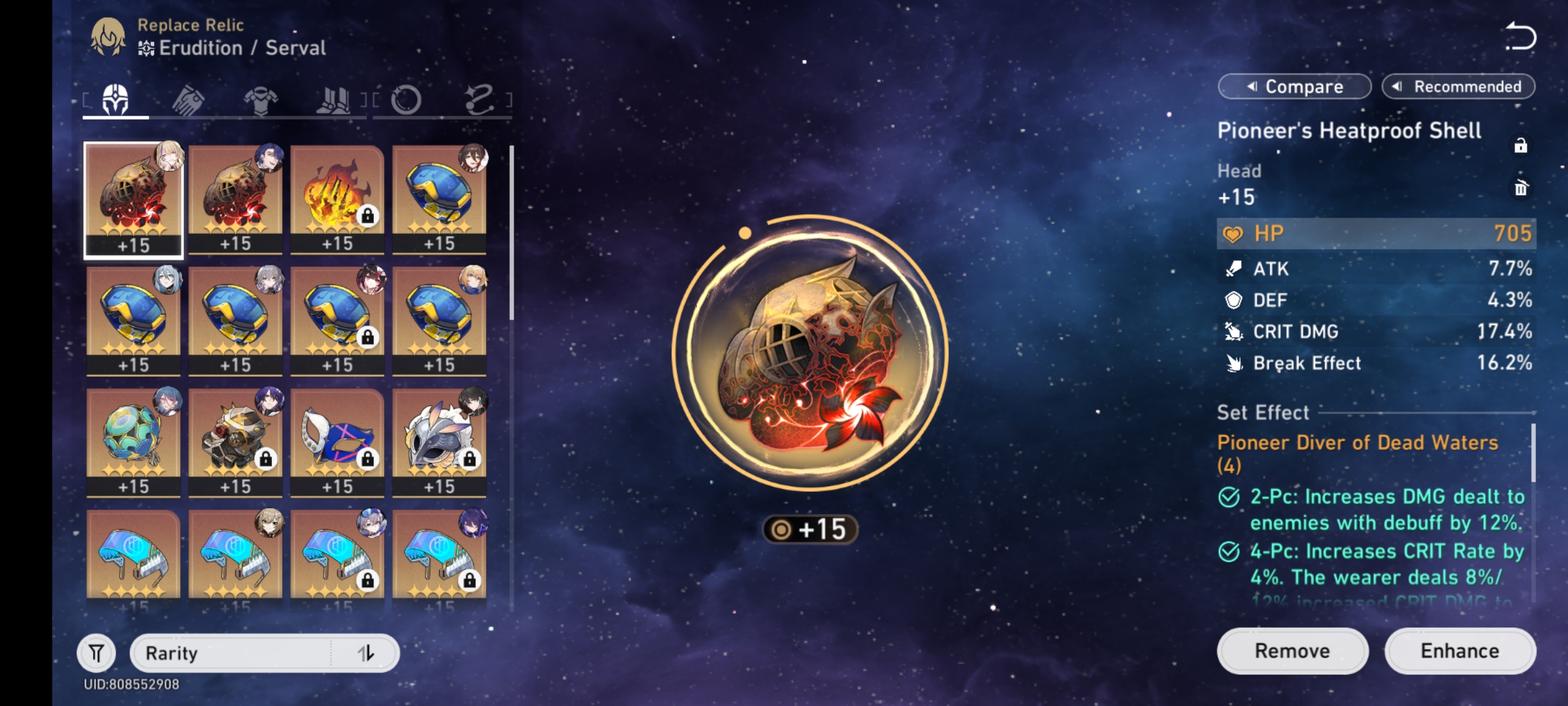View the Feet relic slot
Screen dimensions: 1568x706
click(335, 99)
